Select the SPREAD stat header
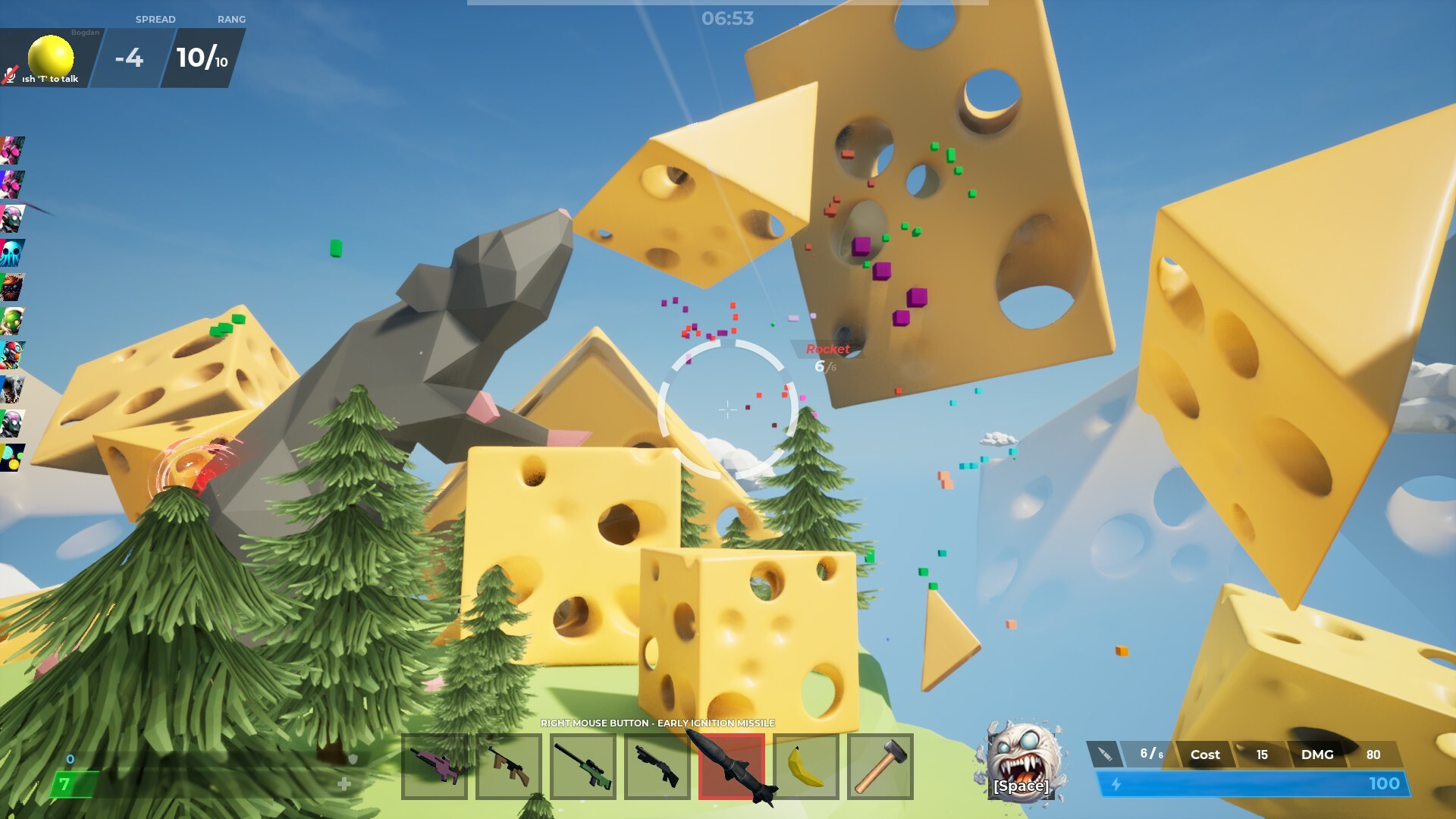 [155, 19]
